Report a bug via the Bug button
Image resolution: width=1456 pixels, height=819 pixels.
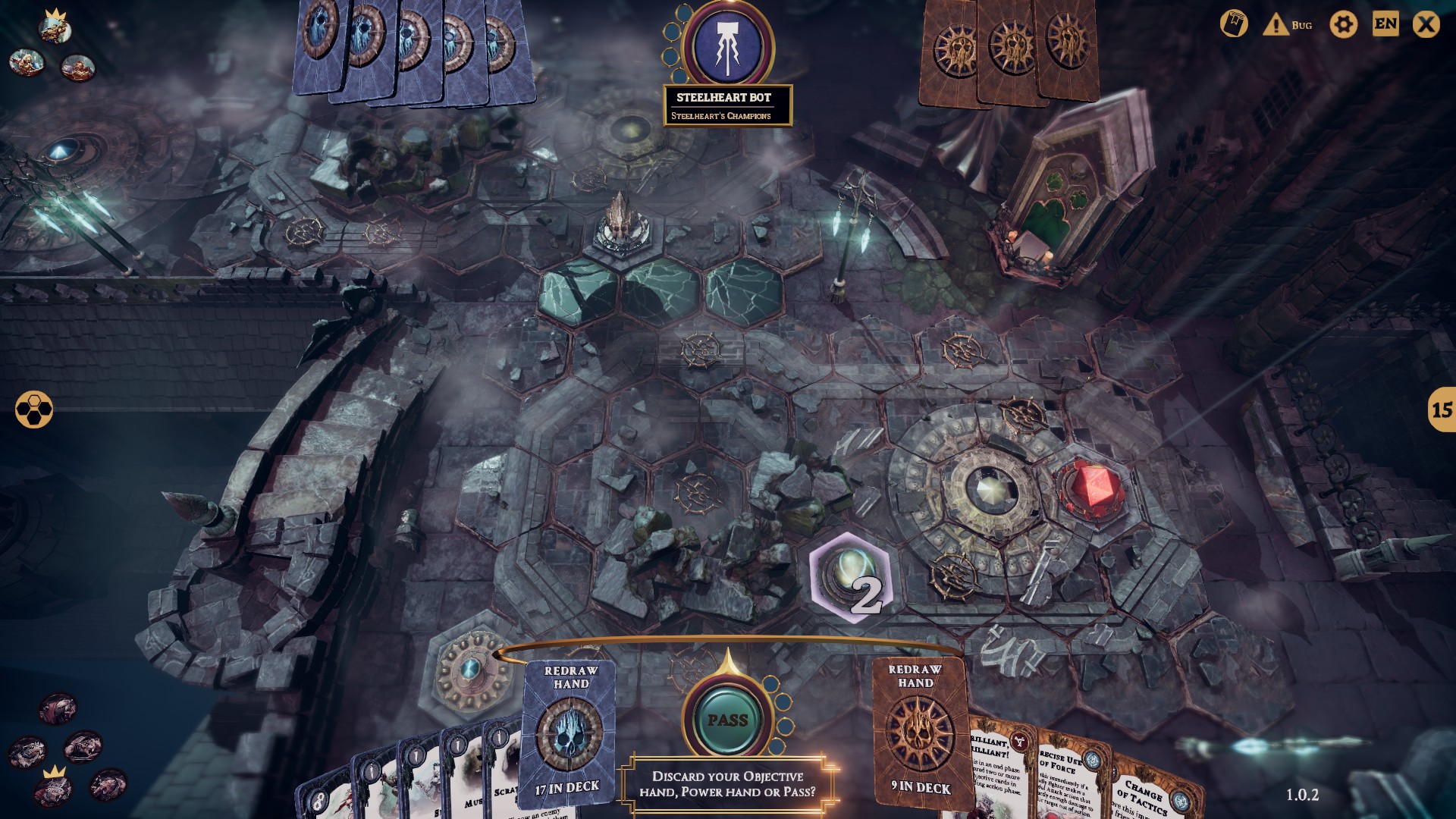tap(1288, 24)
